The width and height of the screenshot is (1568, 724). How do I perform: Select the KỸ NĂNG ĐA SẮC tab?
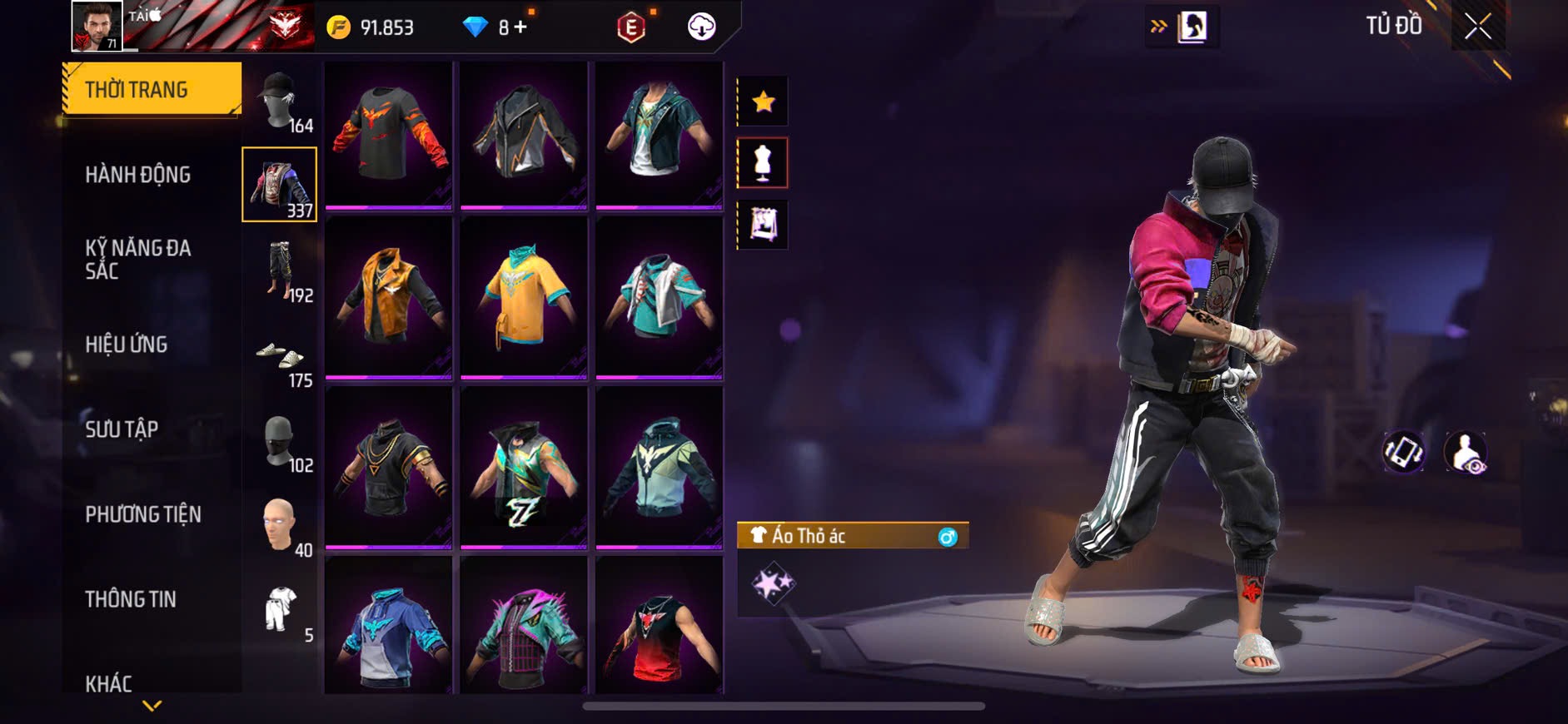pos(138,259)
